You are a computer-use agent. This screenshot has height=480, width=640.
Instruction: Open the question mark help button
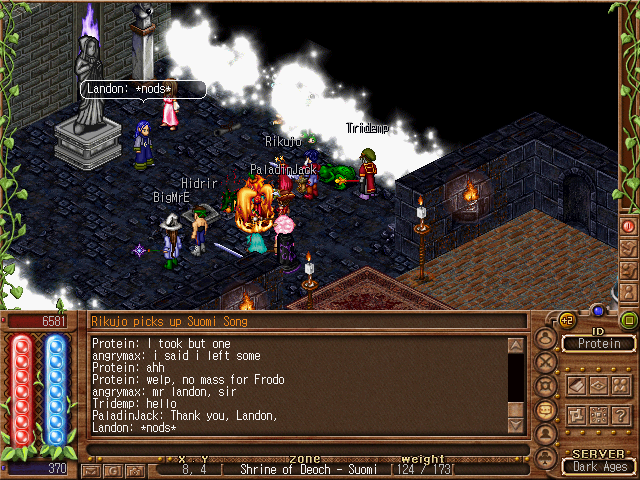621,416
